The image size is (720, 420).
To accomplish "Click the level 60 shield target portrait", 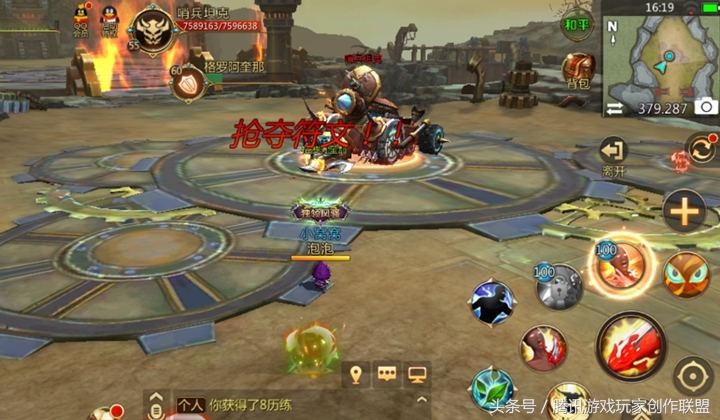I will point(188,84).
